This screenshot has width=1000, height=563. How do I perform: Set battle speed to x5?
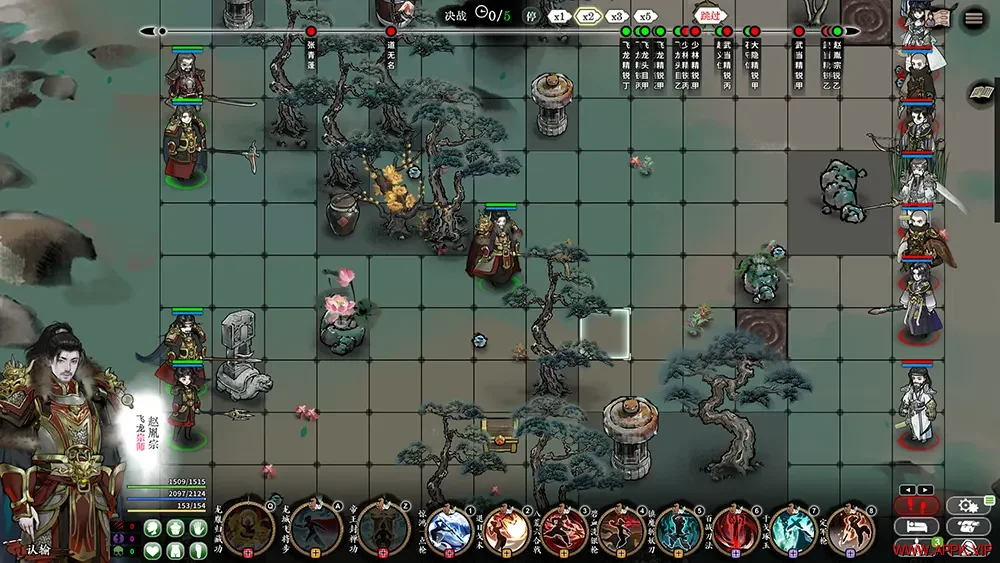point(645,16)
